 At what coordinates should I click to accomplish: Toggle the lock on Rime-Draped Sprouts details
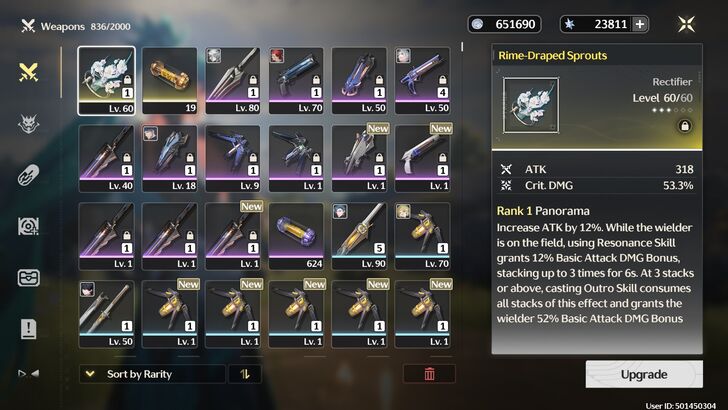[685, 126]
